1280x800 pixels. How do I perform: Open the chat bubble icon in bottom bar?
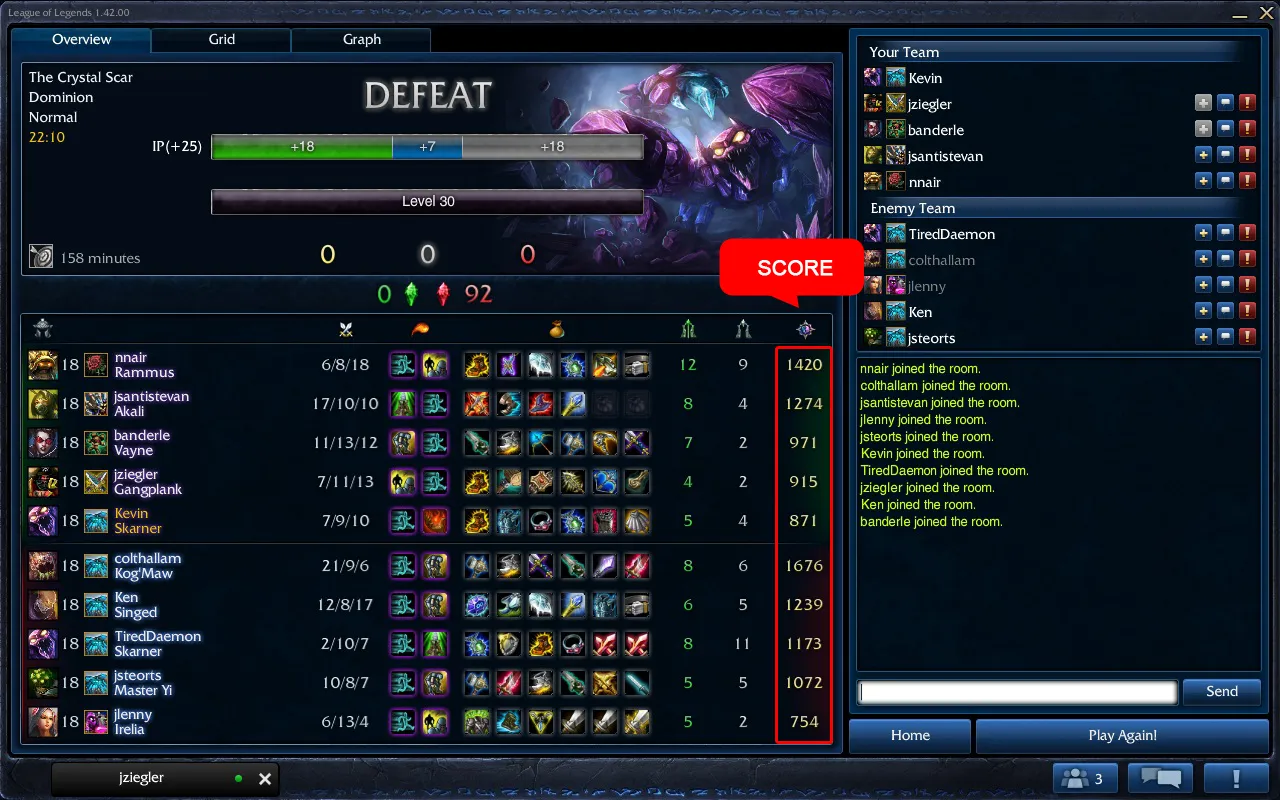point(1159,777)
